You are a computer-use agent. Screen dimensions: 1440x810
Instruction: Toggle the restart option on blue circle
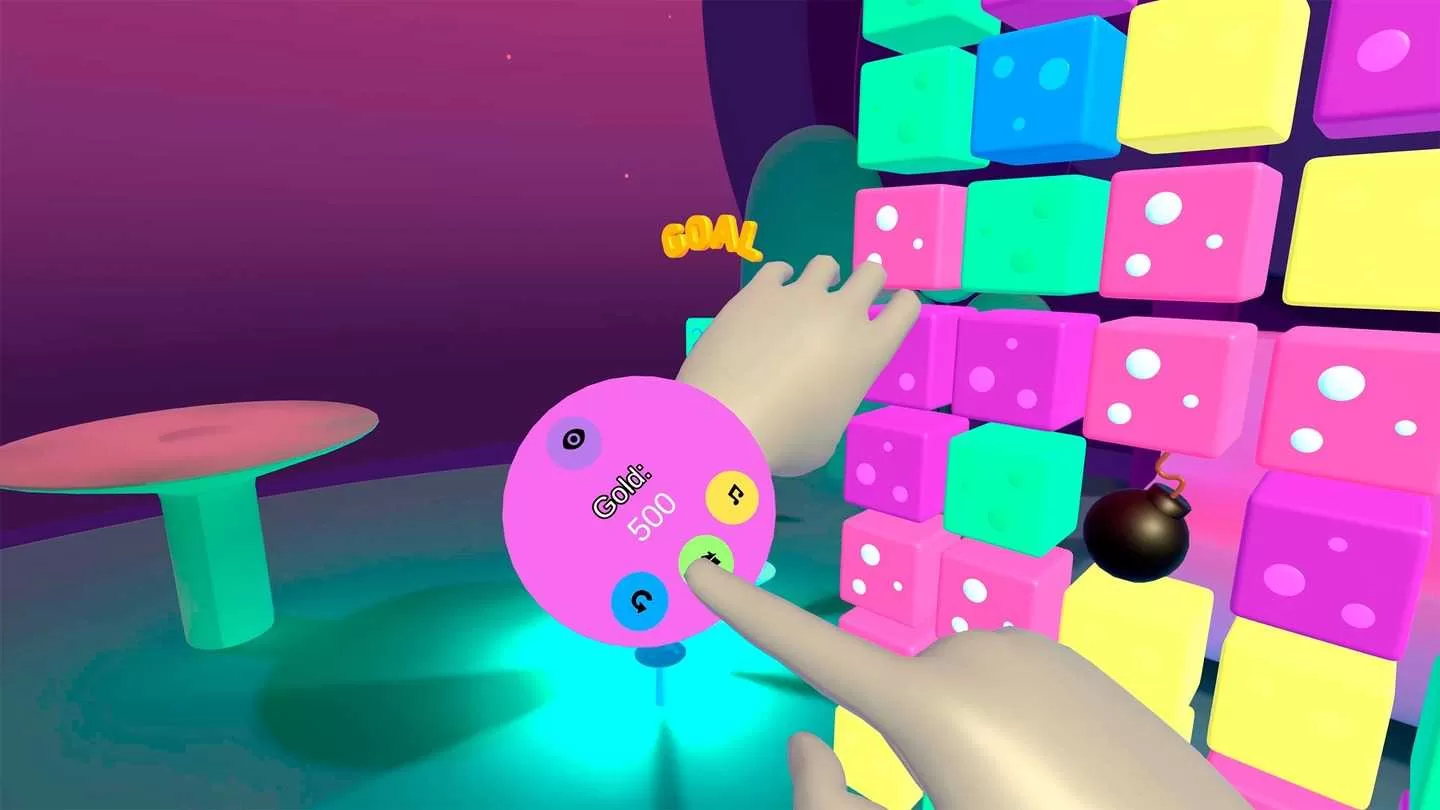641,600
